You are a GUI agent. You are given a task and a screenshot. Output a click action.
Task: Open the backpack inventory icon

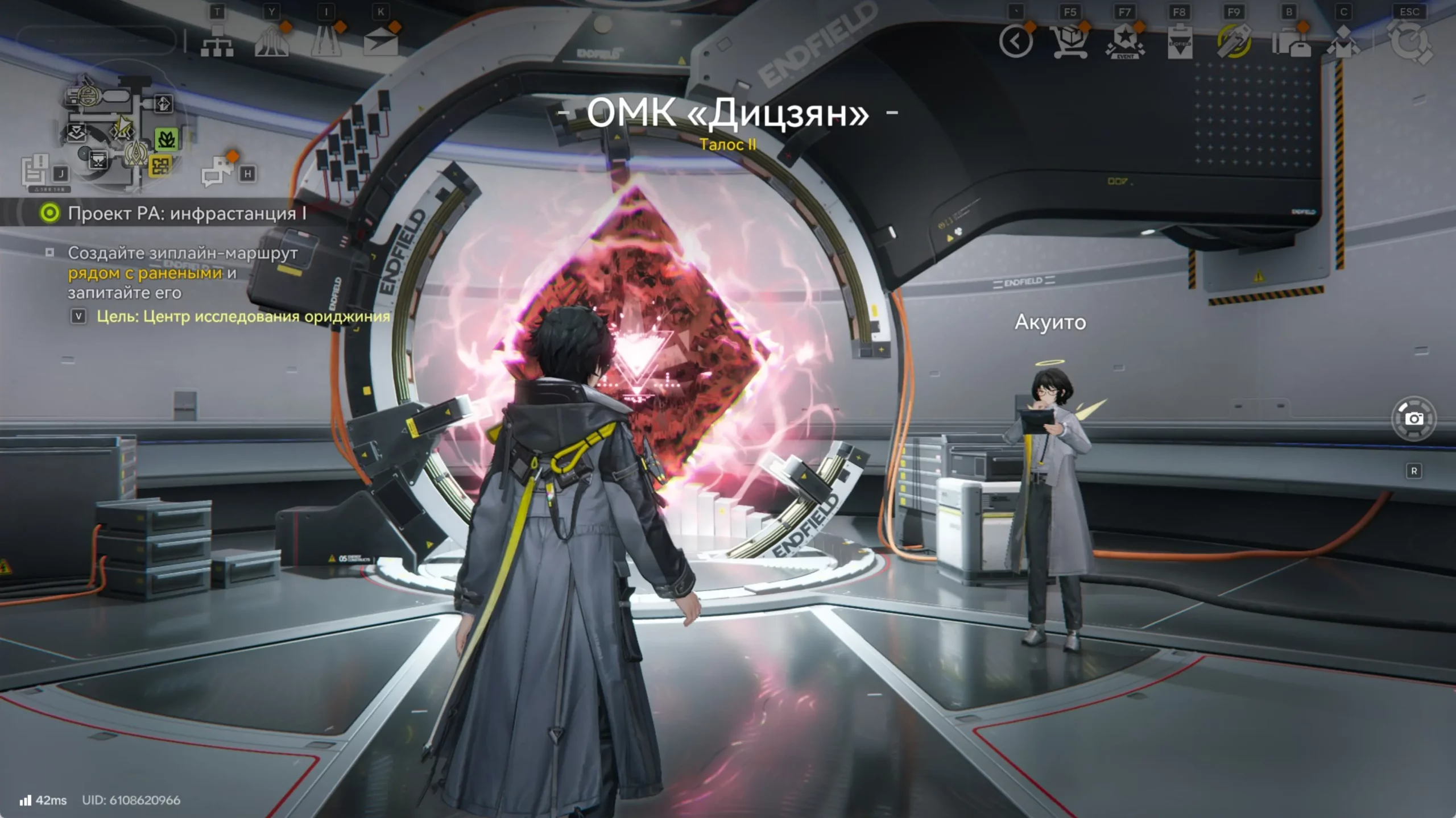tap(1290, 43)
